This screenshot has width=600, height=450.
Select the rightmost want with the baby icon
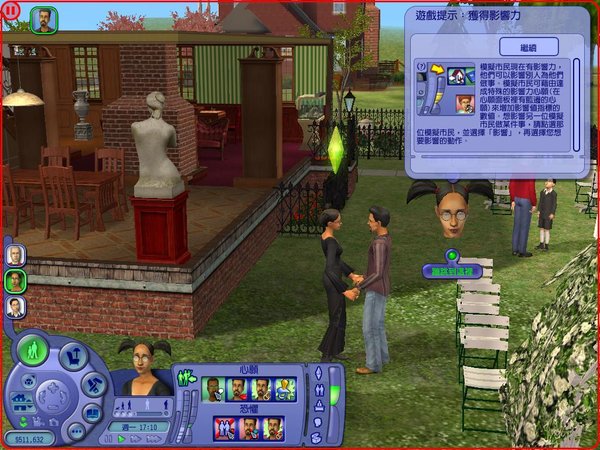(285, 389)
